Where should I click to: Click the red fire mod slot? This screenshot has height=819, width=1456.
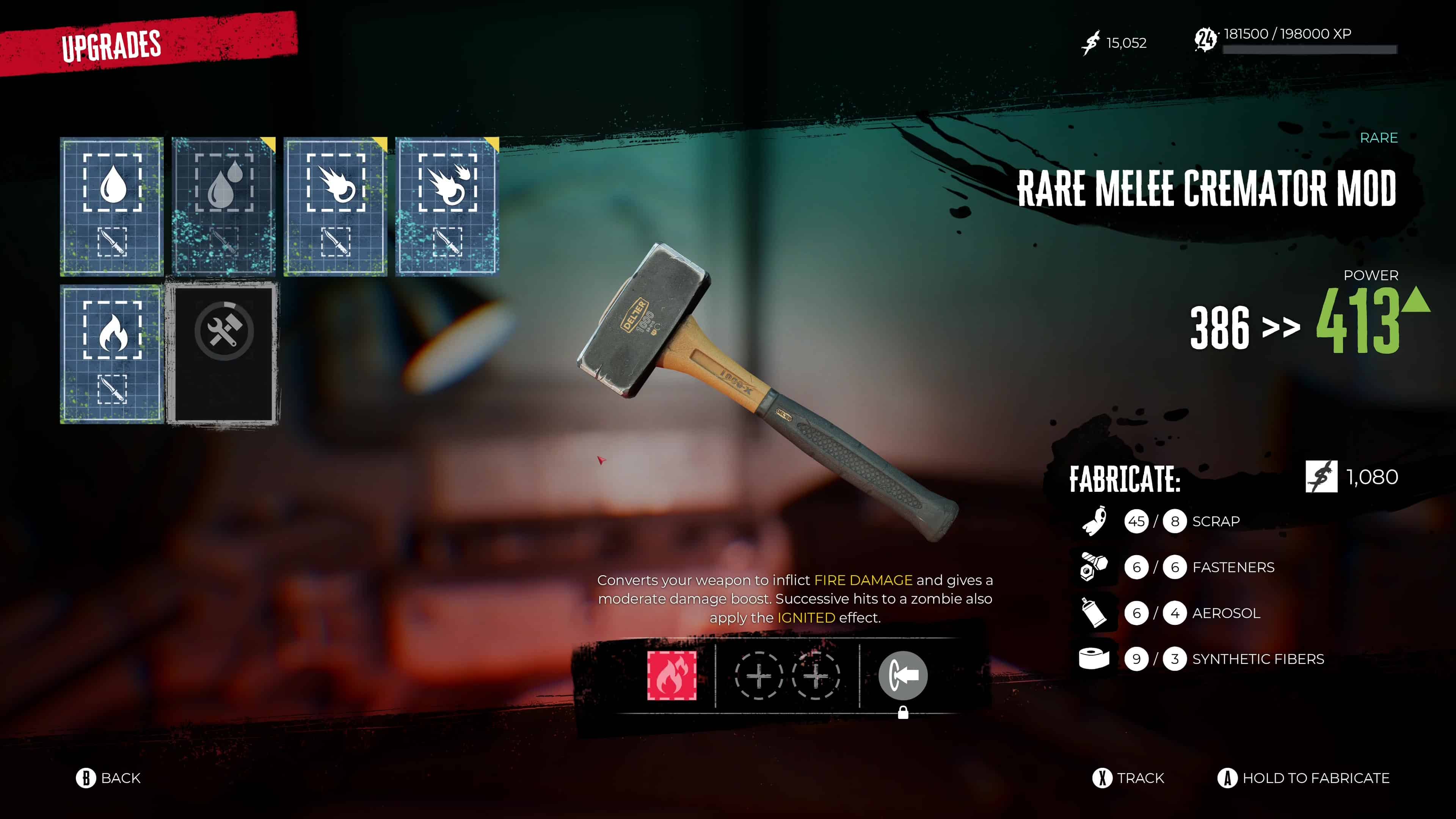click(672, 675)
